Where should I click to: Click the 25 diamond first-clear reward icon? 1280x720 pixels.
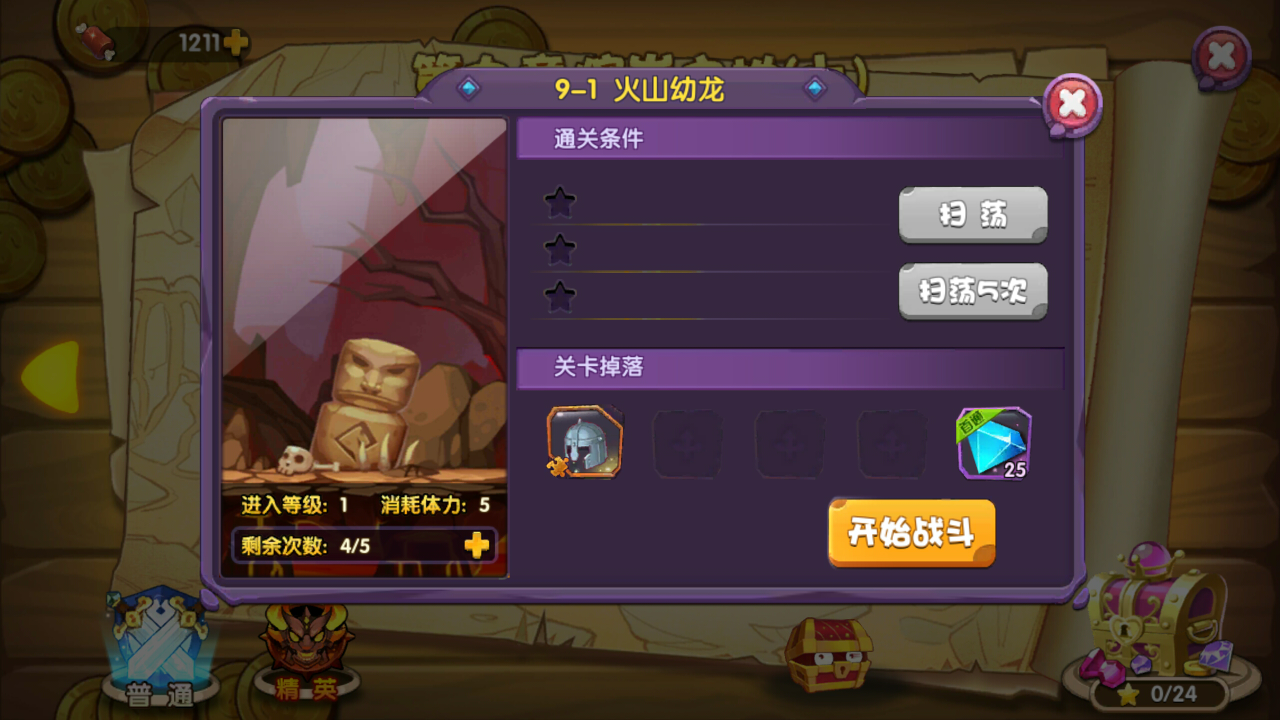(x=993, y=440)
